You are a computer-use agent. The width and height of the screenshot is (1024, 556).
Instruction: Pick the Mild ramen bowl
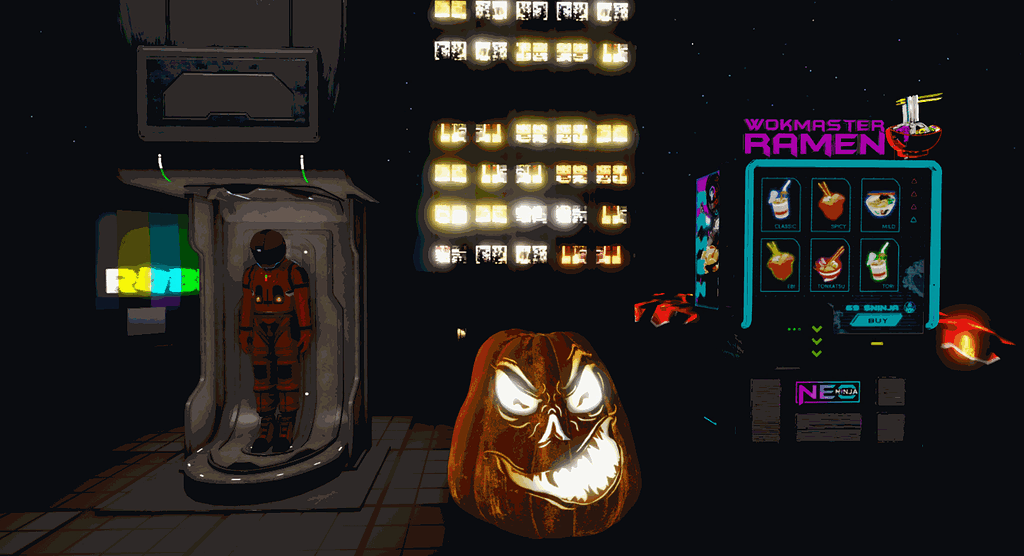tap(879, 205)
